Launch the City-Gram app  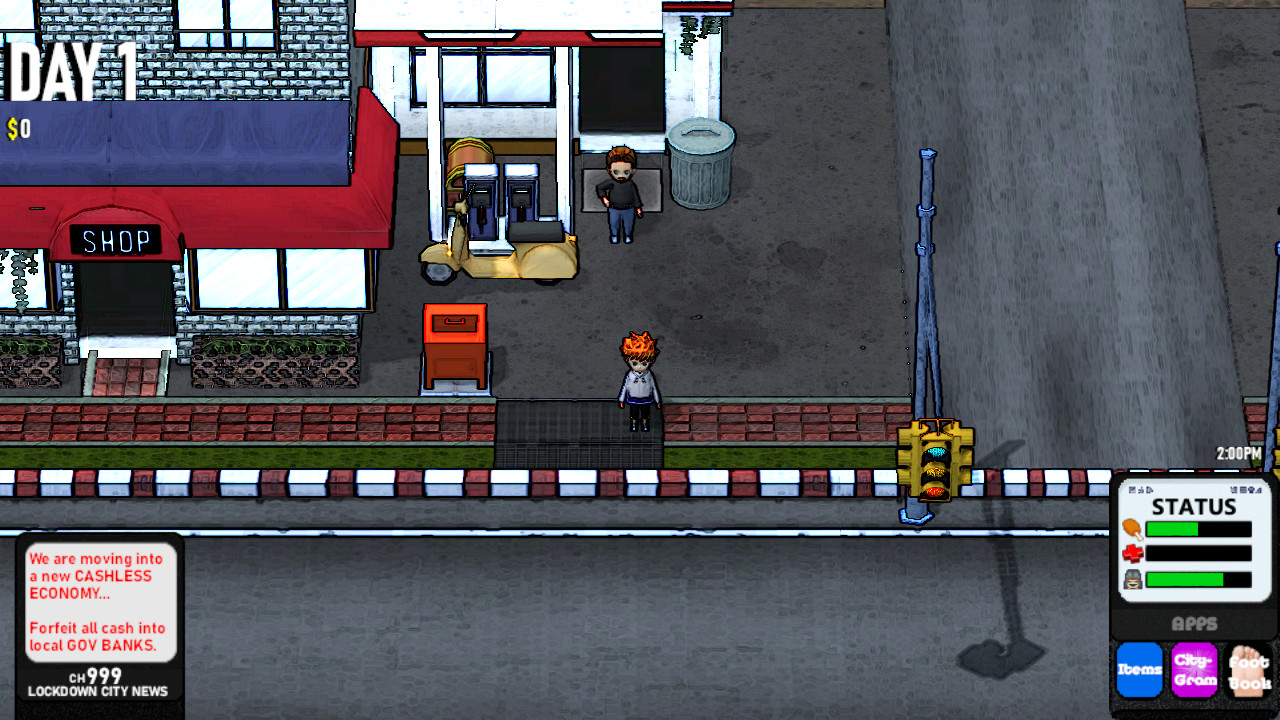pos(1196,670)
